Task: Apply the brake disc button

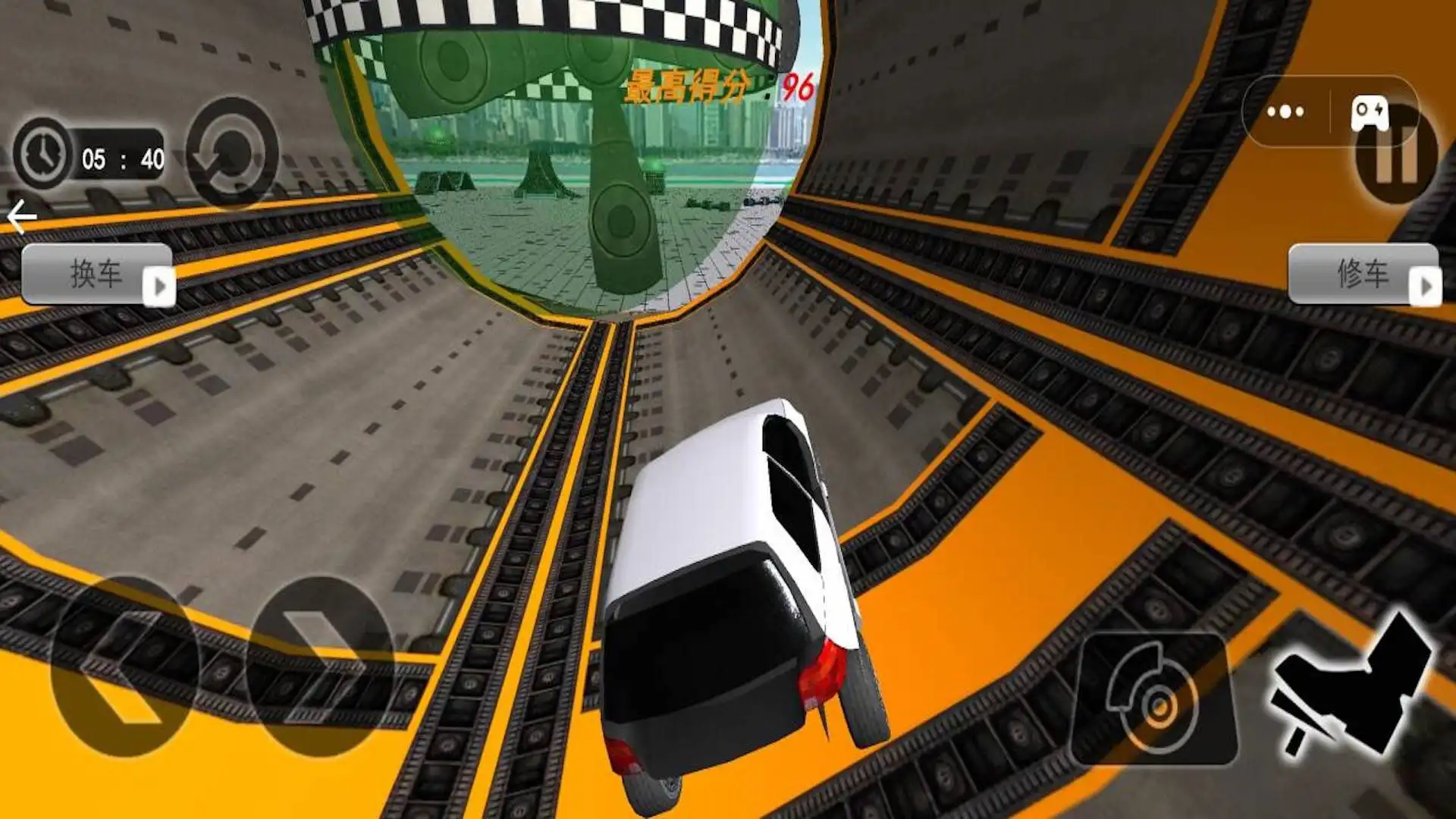Action: 1153,699
